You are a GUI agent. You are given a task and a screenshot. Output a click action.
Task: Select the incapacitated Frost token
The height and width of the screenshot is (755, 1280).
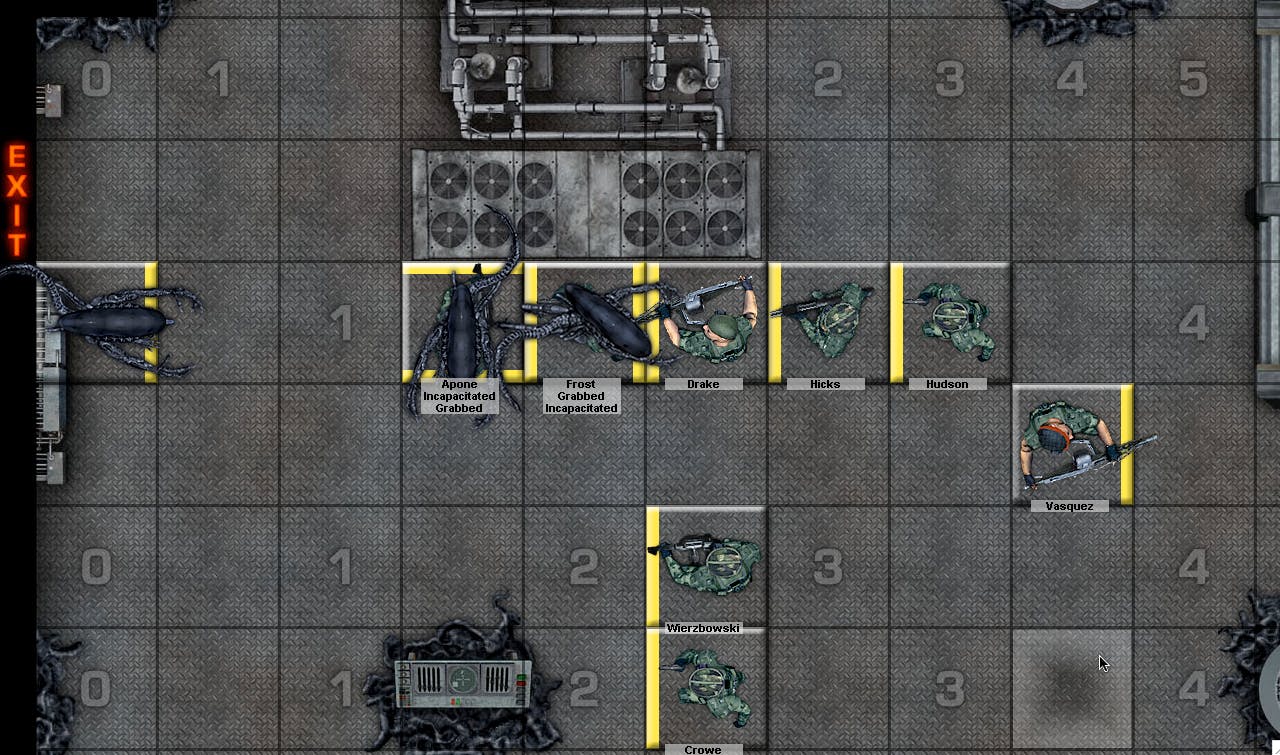(x=585, y=322)
